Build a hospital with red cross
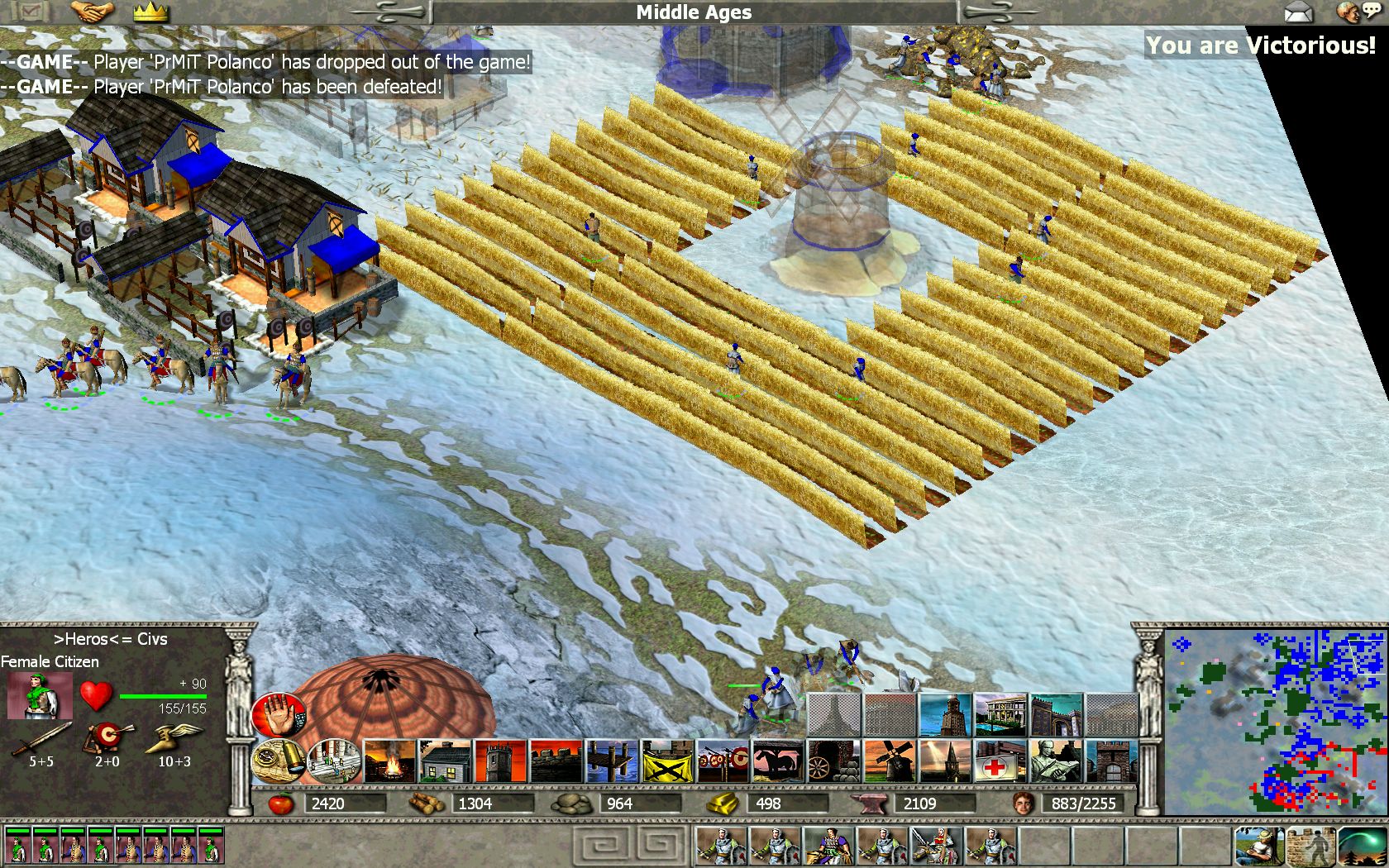 1001,761
